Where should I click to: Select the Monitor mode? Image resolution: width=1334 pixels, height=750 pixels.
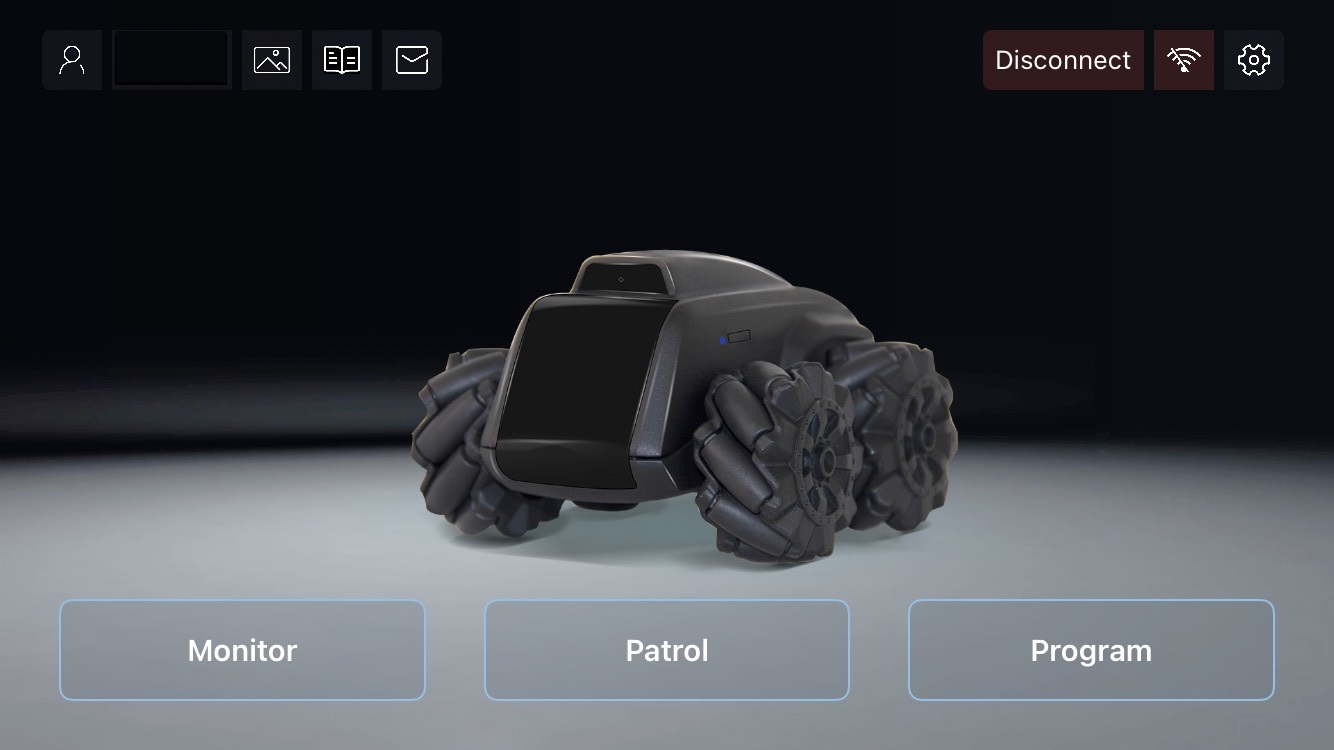pyautogui.click(x=242, y=650)
